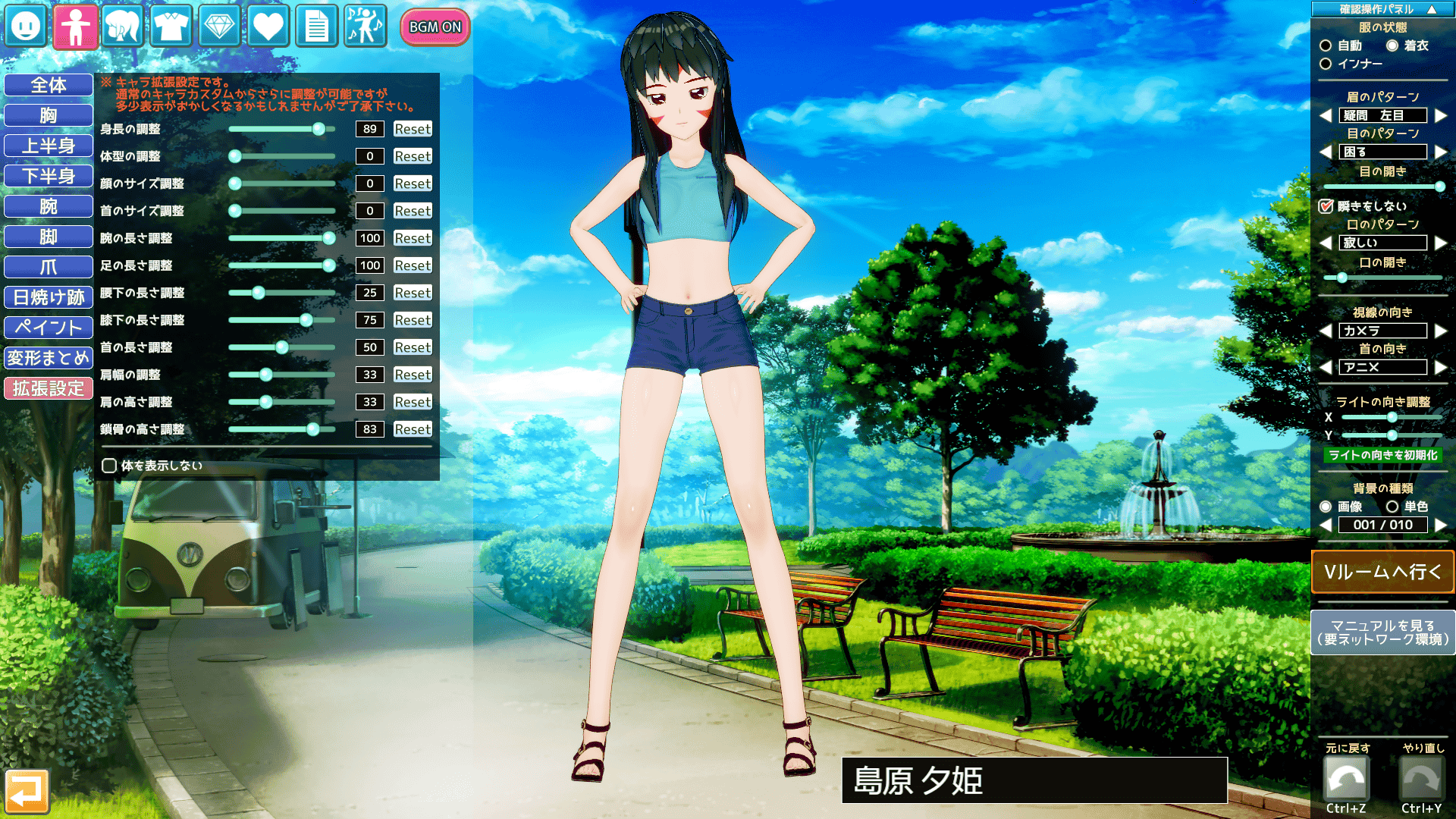Click ライトの向きを初期化 button
This screenshot has width=1456, height=819.
[1382, 455]
